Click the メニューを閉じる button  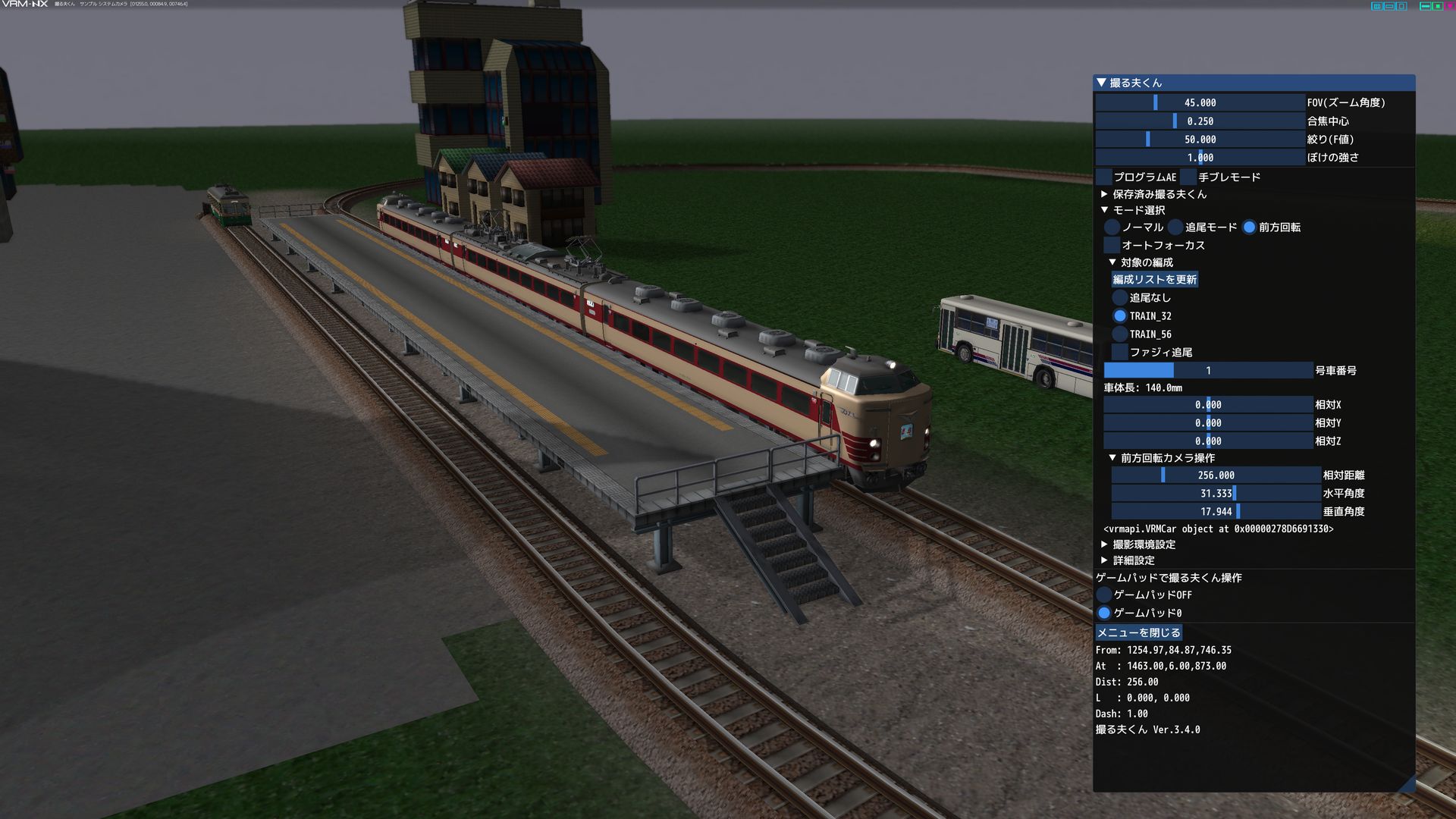tap(1139, 632)
